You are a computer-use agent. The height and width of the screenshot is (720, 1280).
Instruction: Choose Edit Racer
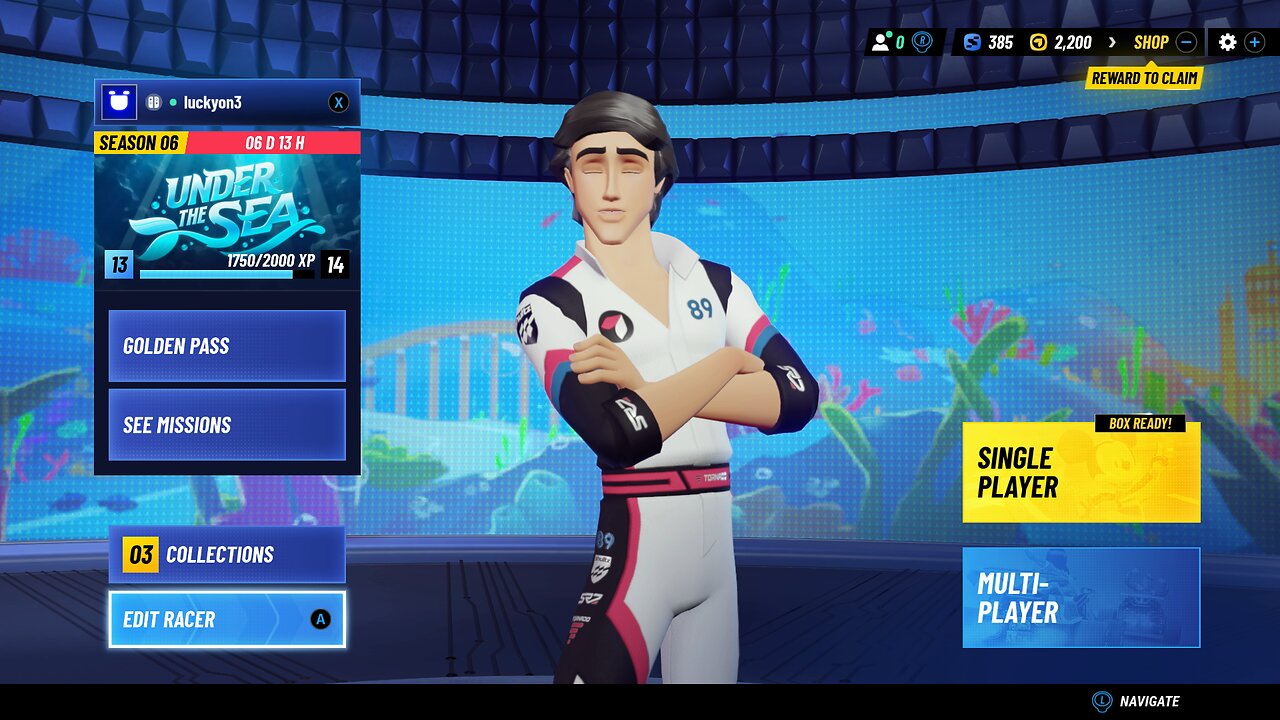click(x=227, y=620)
